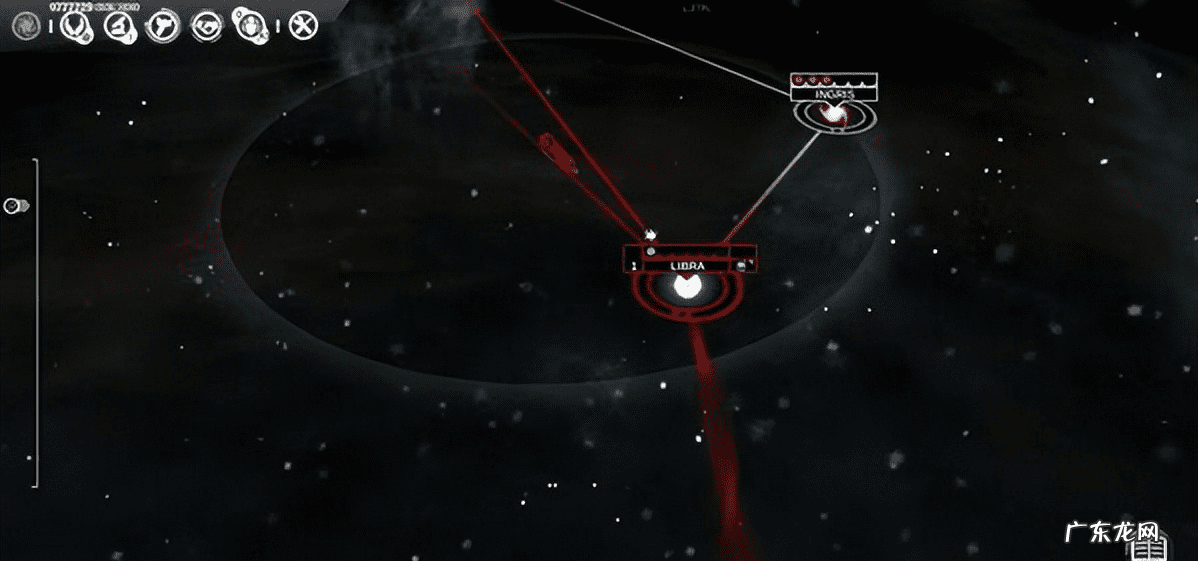1198x561 pixels.
Task: Open the Academy hero portrait icon
Action: (x=247, y=26)
